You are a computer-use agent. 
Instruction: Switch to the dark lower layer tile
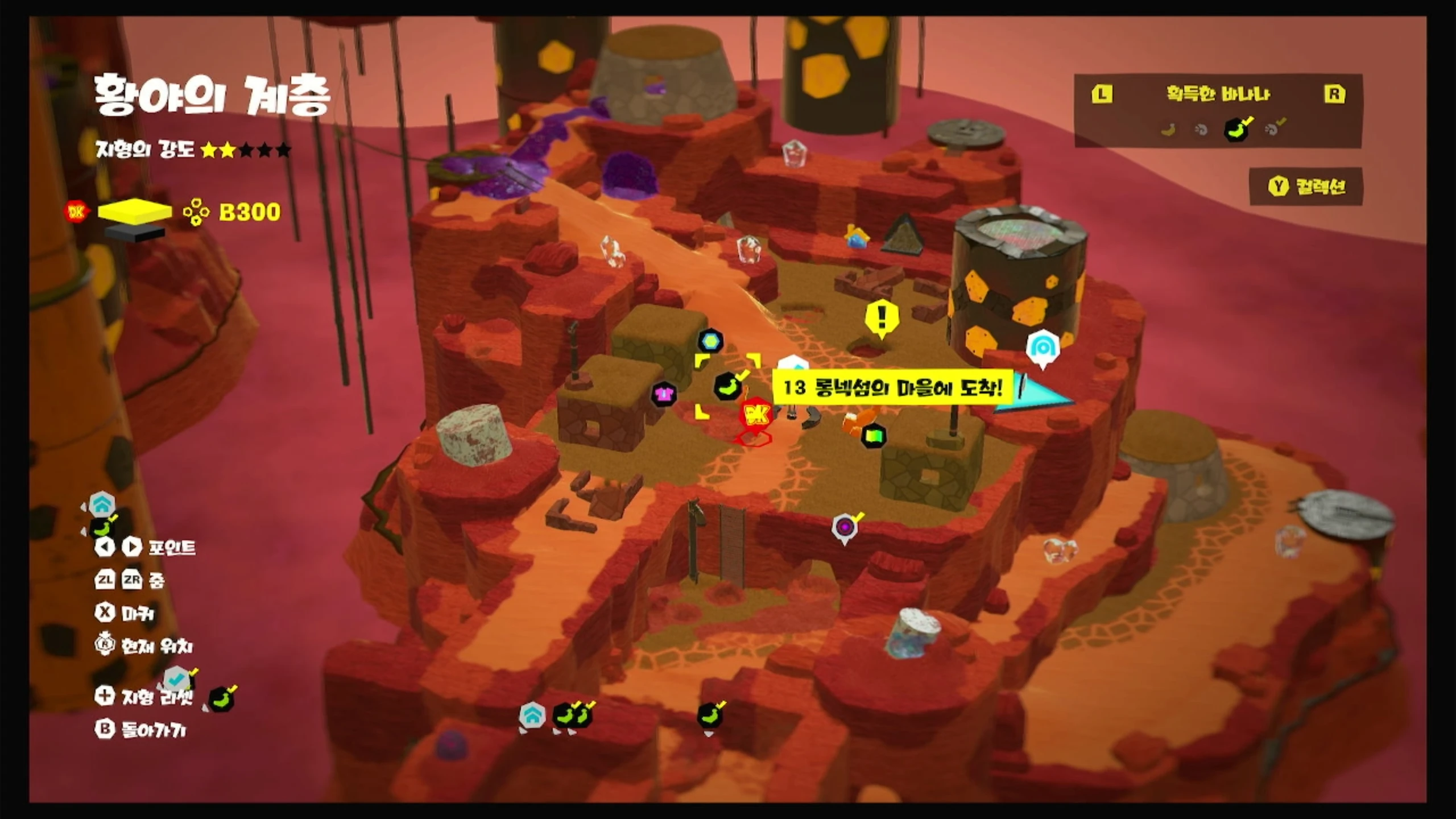[135, 233]
